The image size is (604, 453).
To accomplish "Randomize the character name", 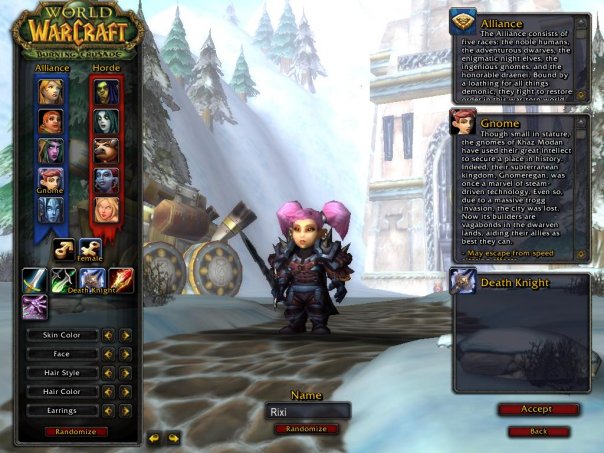I will pos(306,428).
